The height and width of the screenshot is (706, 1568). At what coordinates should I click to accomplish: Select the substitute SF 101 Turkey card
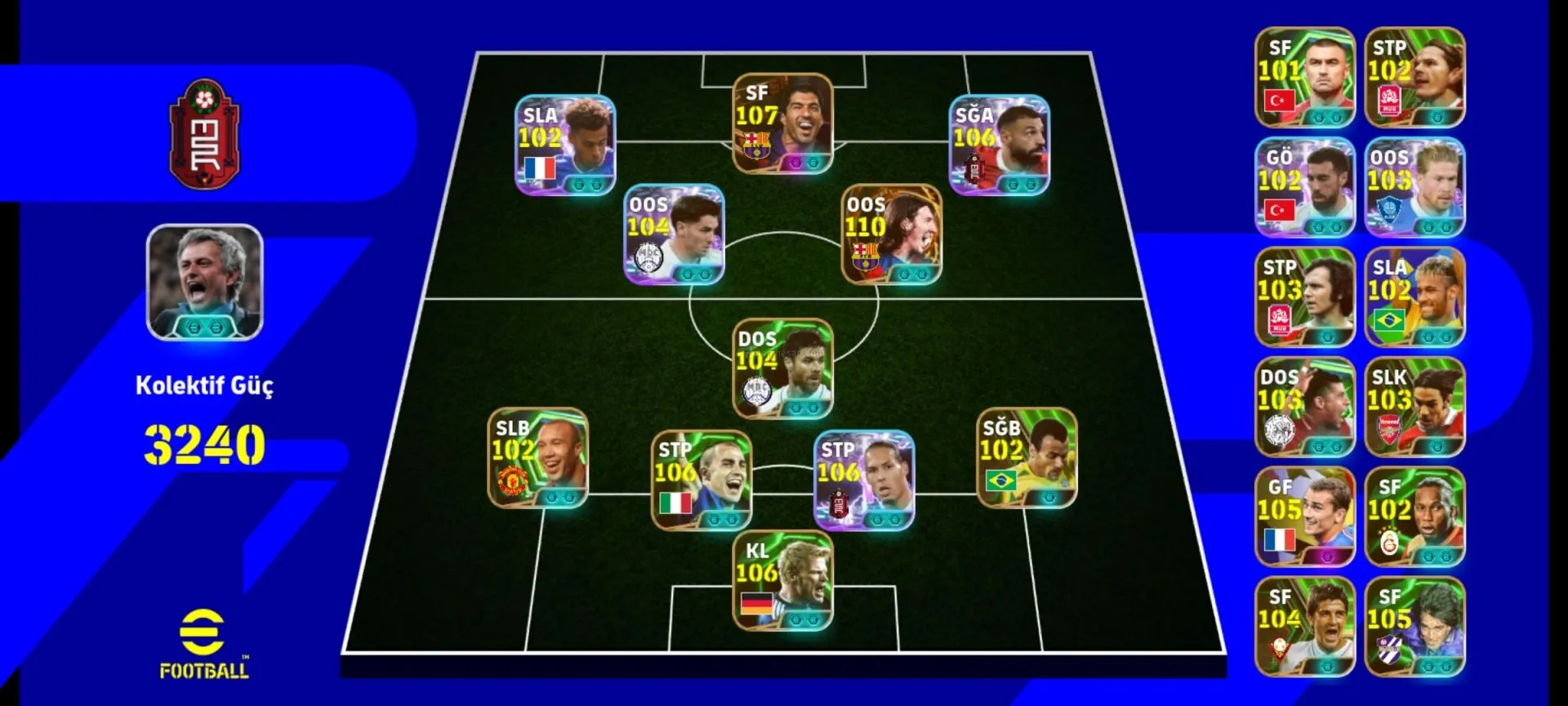1304,78
